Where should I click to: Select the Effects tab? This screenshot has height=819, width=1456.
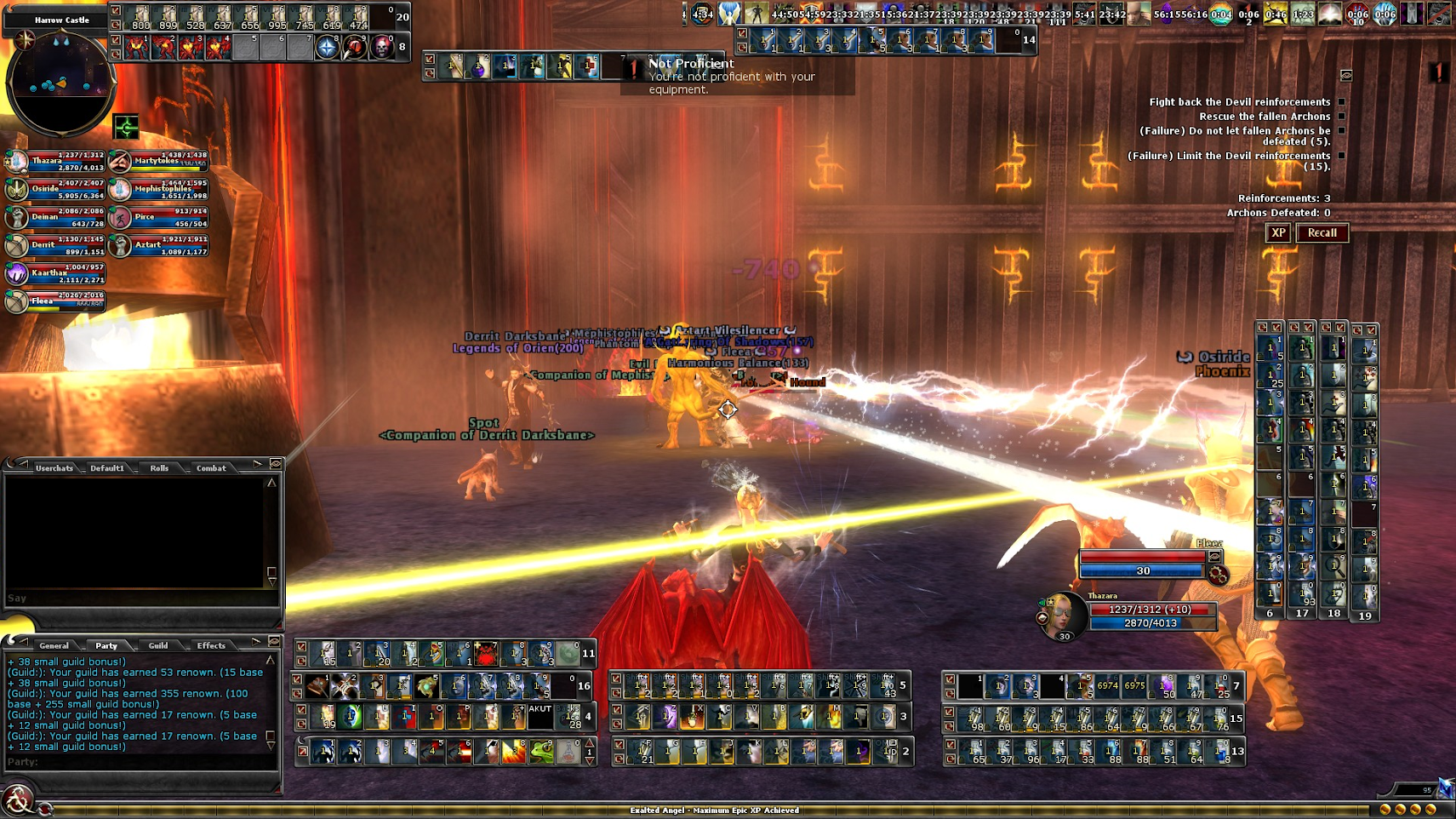click(x=211, y=646)
